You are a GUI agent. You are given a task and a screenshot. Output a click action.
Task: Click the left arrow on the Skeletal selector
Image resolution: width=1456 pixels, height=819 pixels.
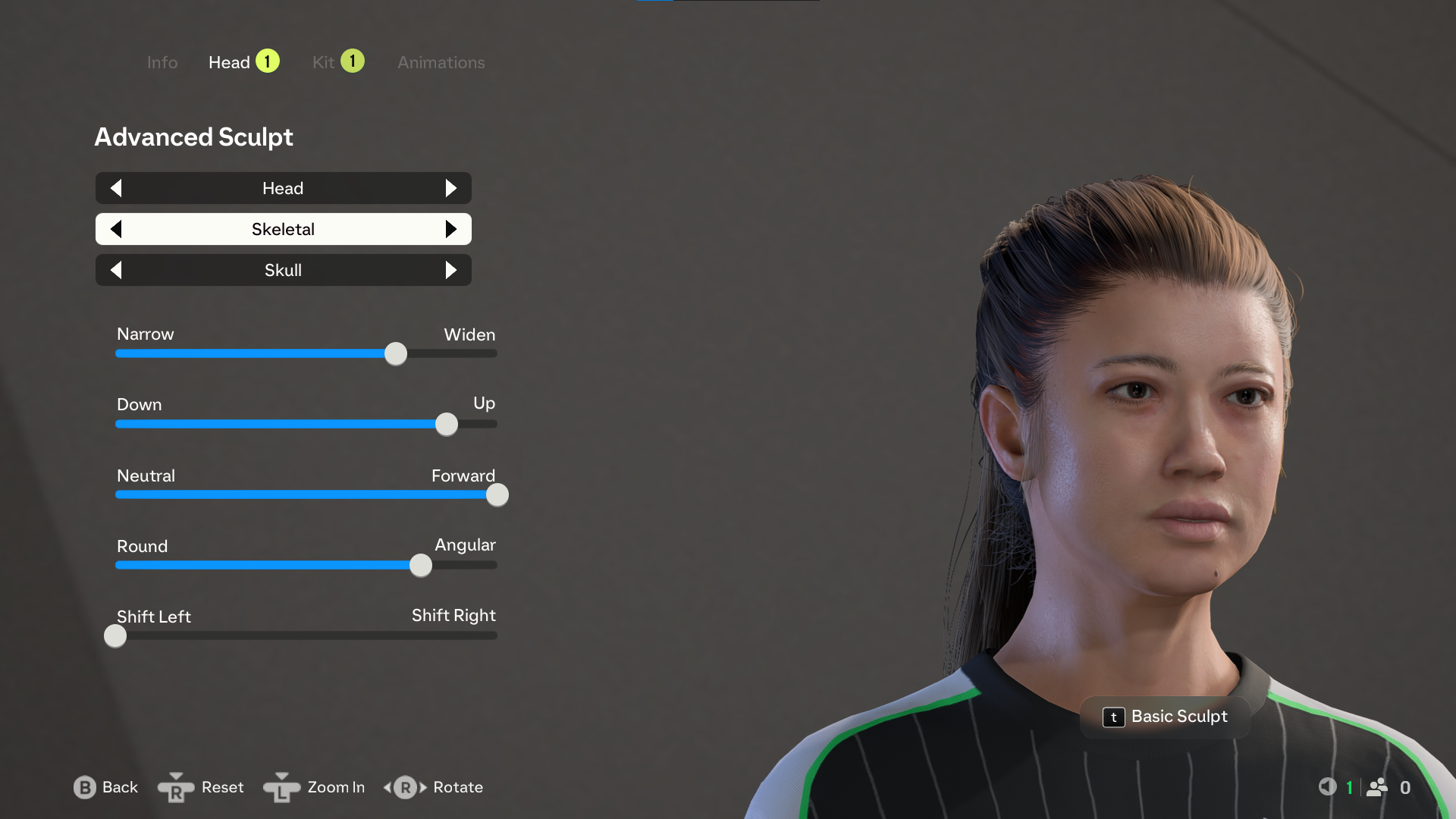point(116,229)
